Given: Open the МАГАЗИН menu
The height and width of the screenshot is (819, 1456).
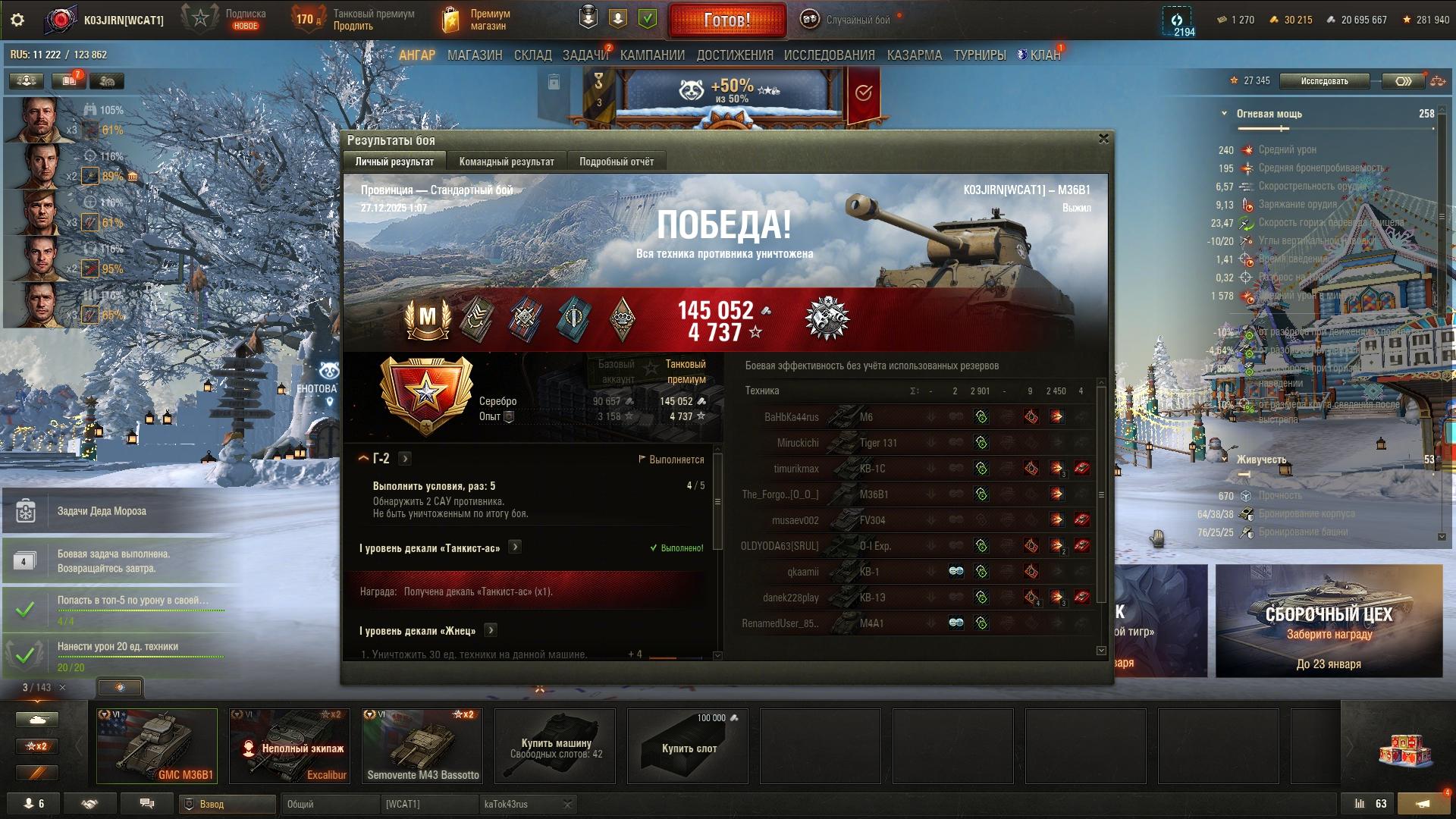Looking at the screenshot, I should [475, 55].
